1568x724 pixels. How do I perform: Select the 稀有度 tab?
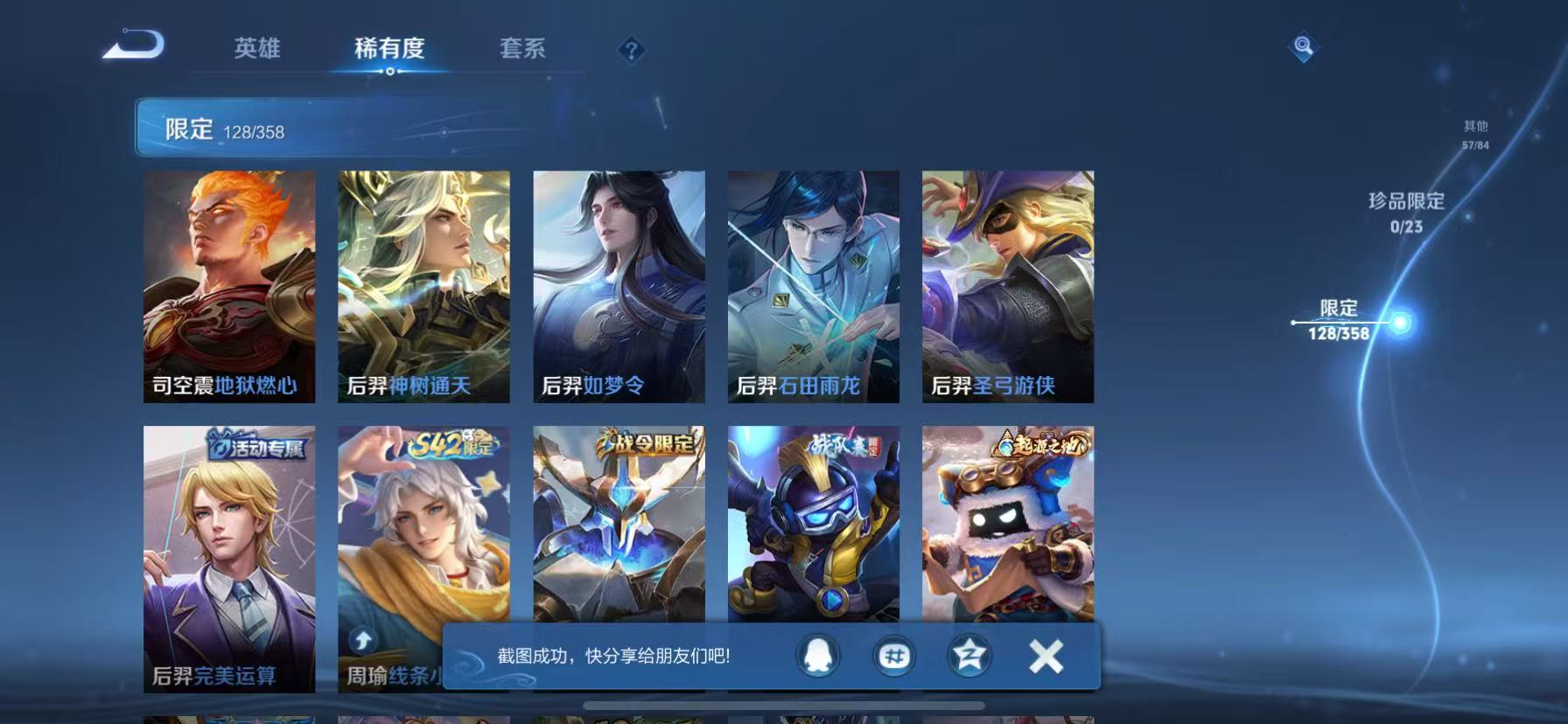click(390, 50)
